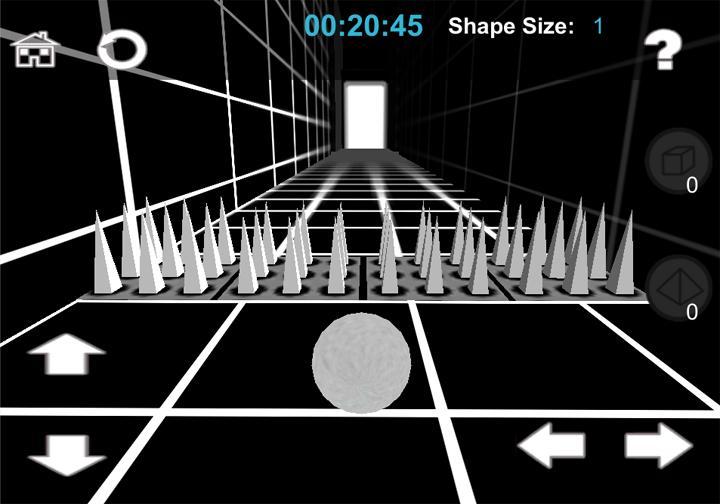Restart the level with the circular arrow
The height and width of the screenshot is (504, 720).
click(122, 49)
